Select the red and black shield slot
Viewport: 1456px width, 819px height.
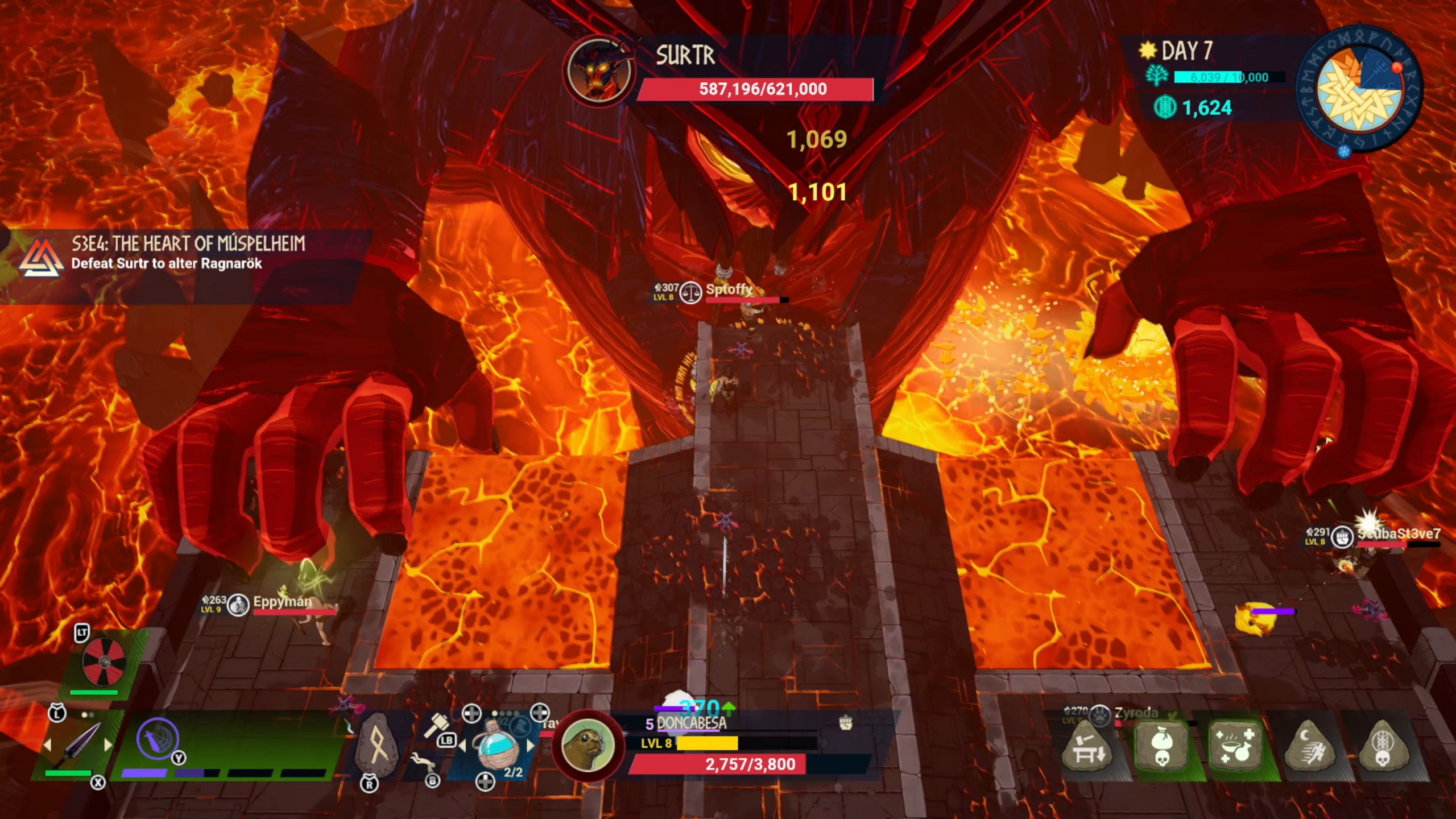pyautogui.click(x=103, y=661)
